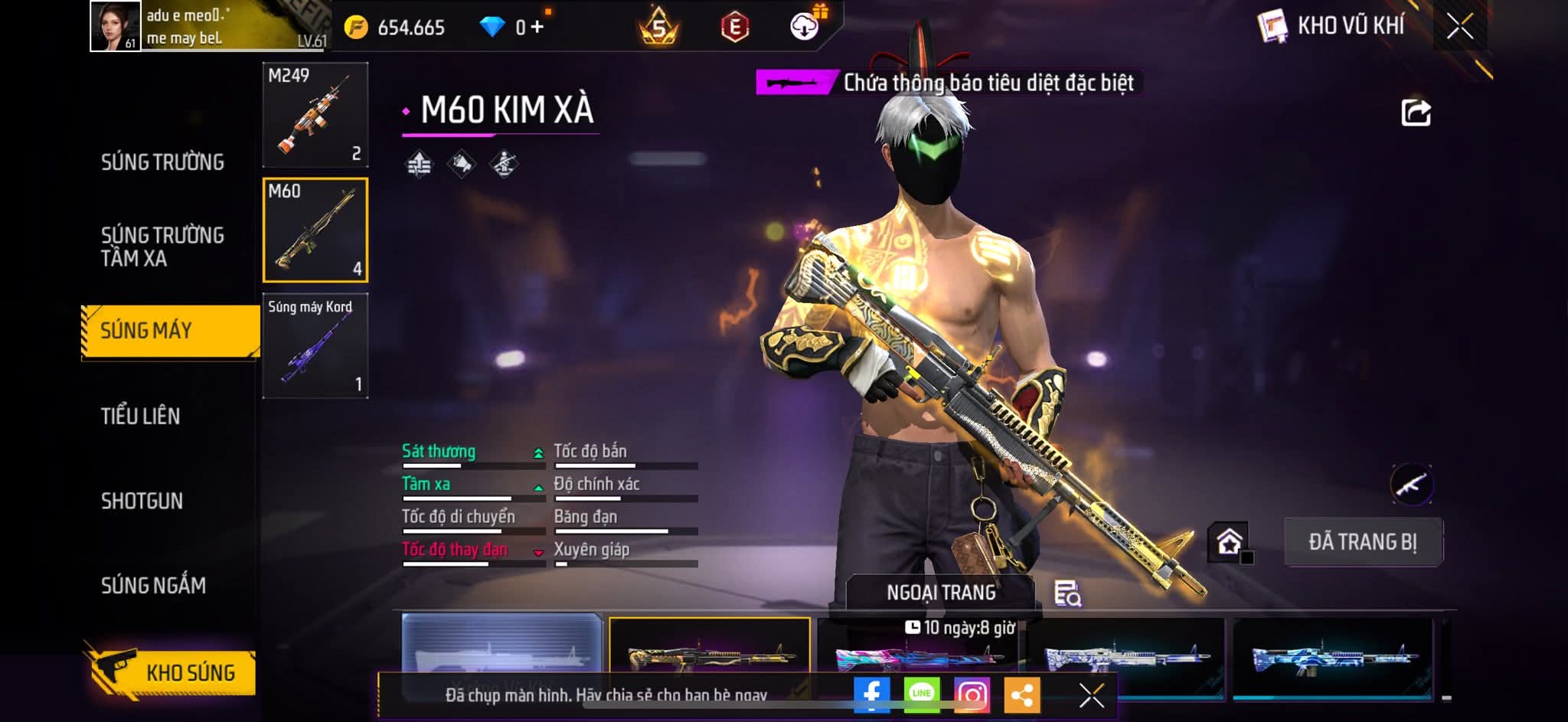The image size is (1568, 722).
Task: Add diamonds with the plus button
Action: tap(537, 28)
